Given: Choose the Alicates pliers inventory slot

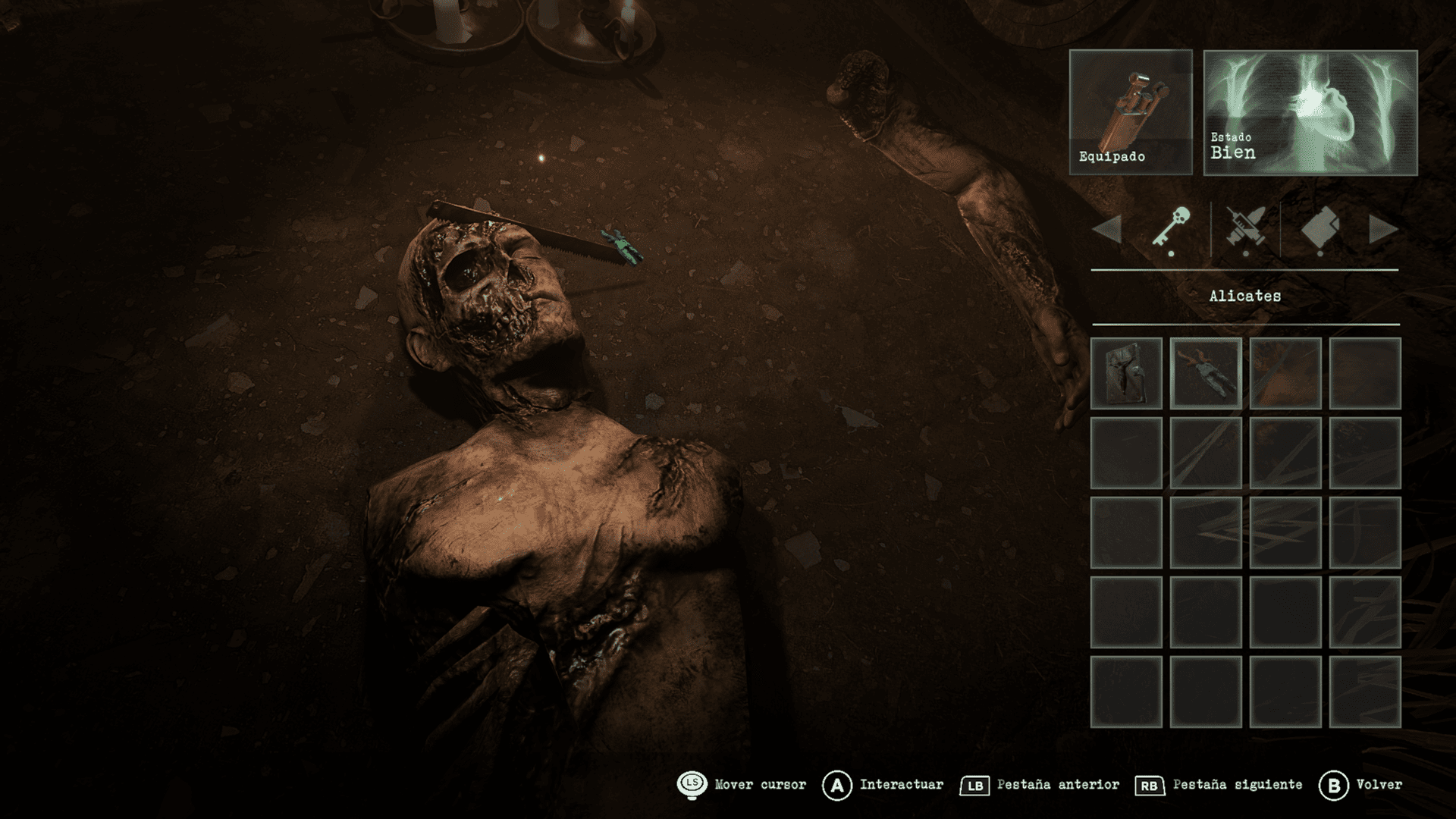Looking at the screenshot, I should pyautogui.click(x=1206, y=373).
